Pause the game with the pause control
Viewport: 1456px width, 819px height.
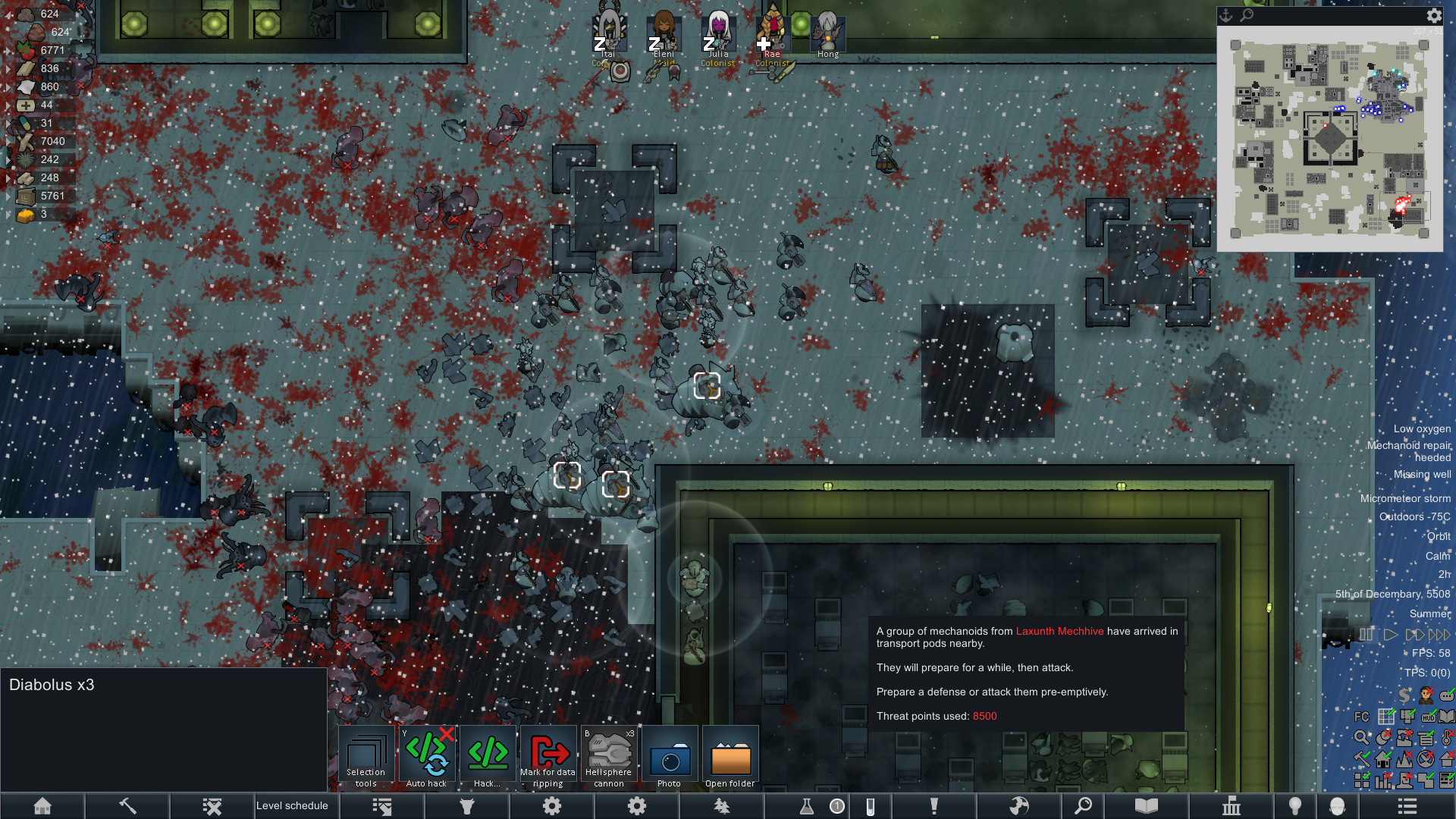tap(1367, 635)
